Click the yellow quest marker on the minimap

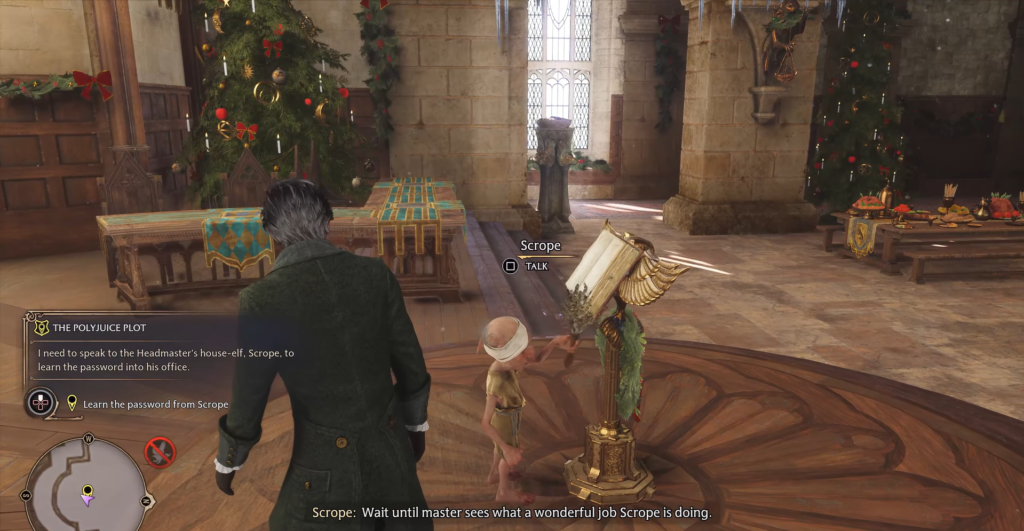87,490
